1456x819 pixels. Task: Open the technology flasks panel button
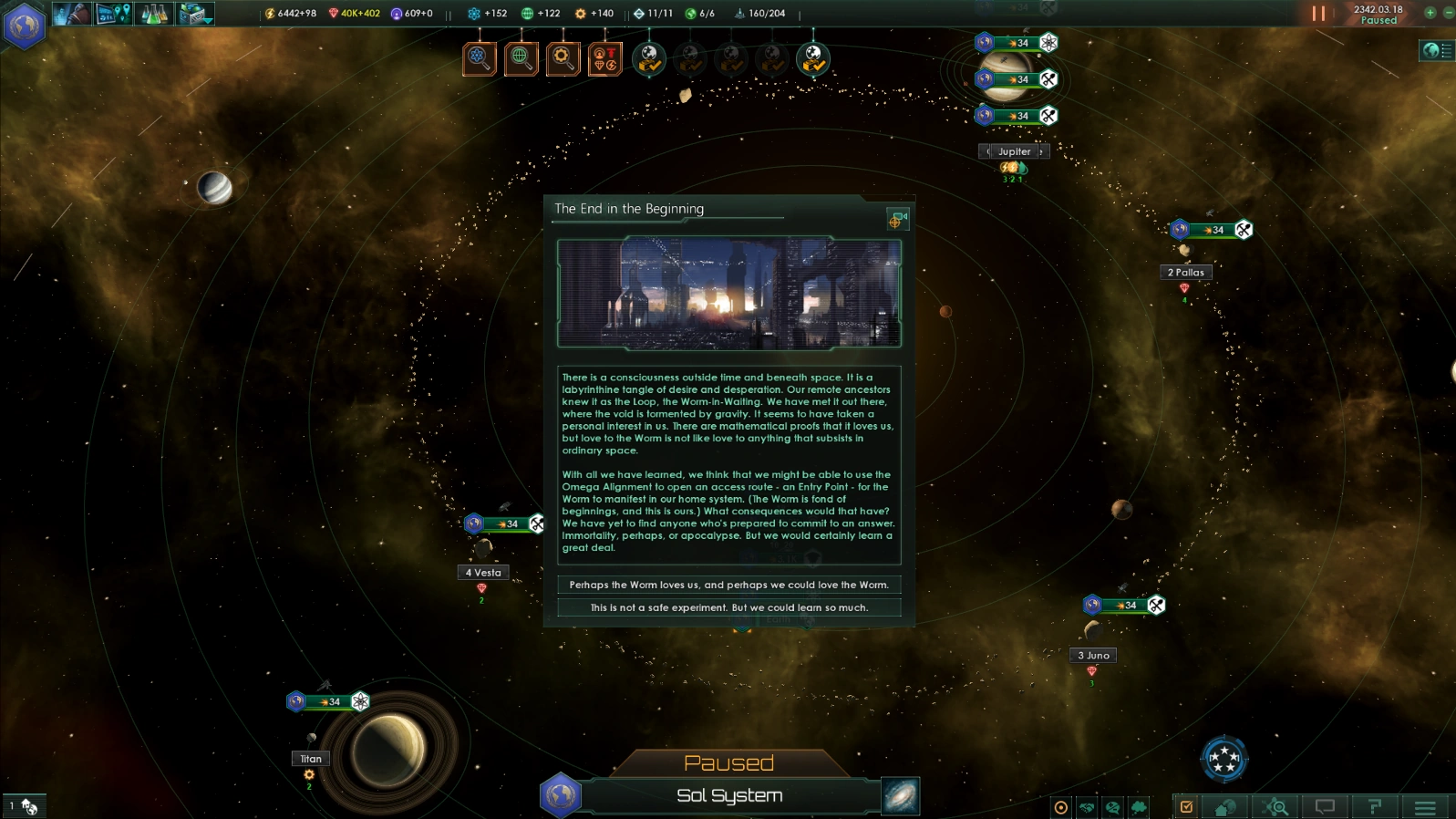point(154,14)
